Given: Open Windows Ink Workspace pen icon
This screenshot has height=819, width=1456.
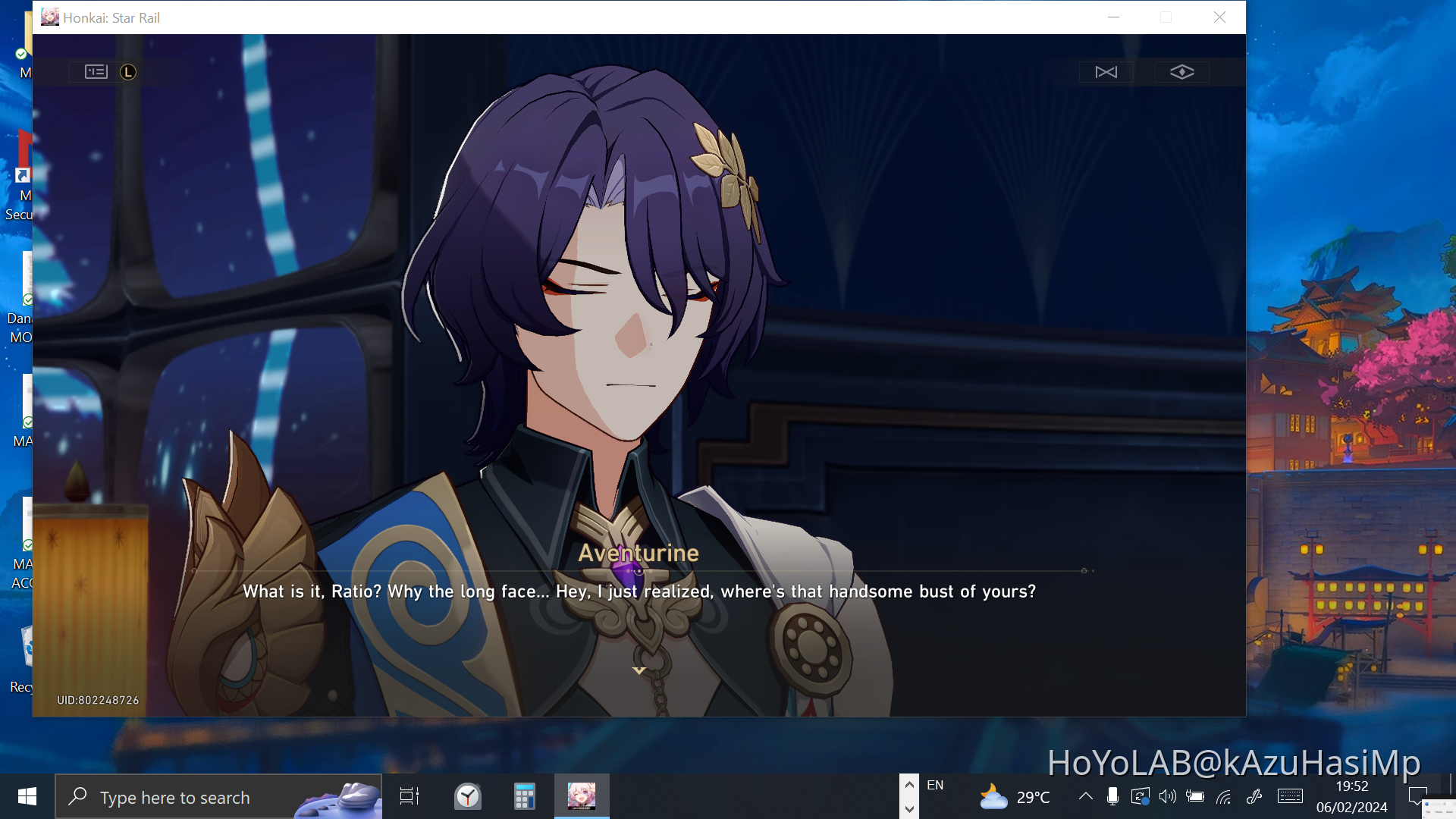Looking at the screenshot, I should tap(1254, 796).
